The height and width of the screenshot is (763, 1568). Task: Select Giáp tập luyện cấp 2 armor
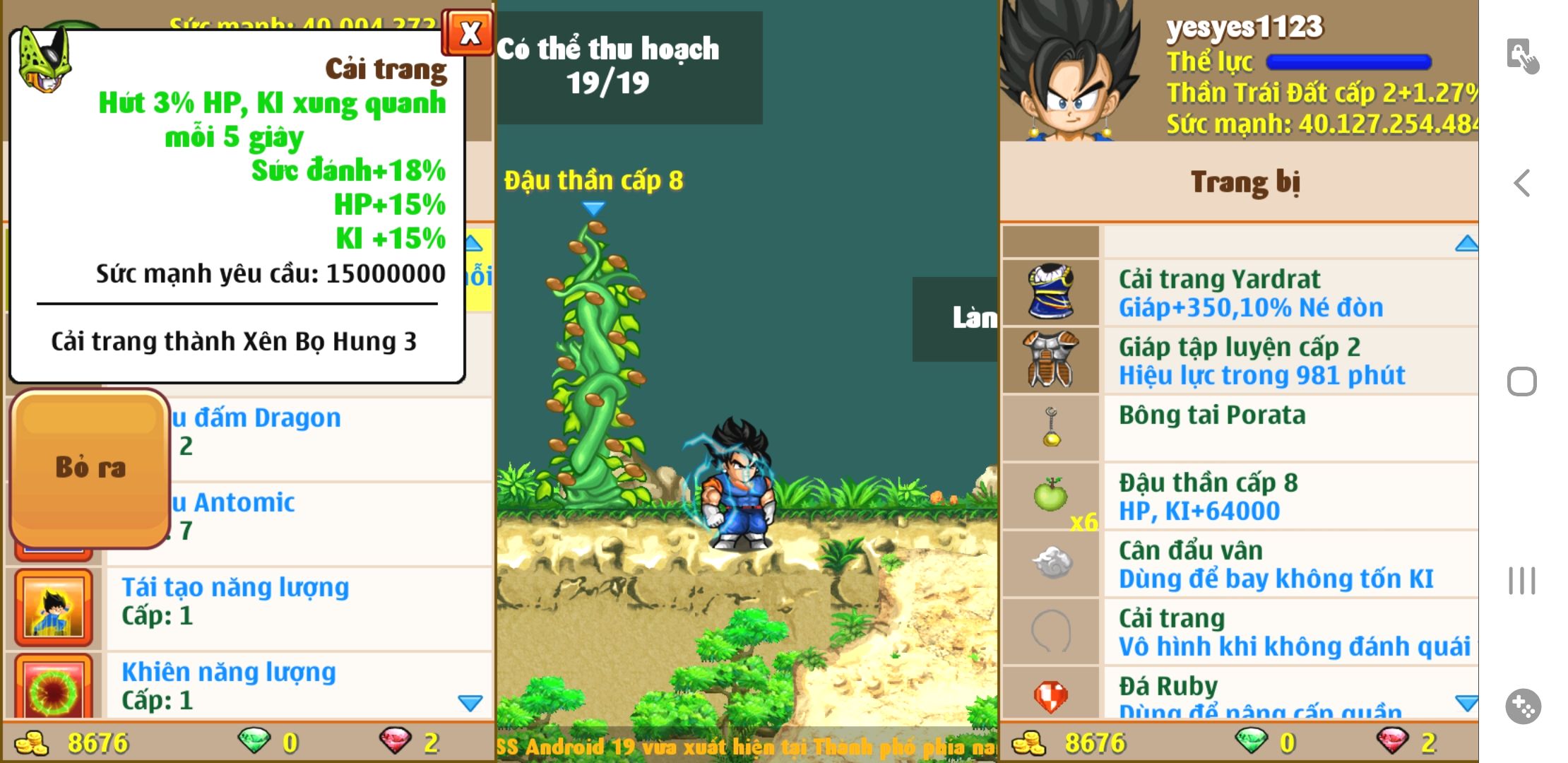click(1261, 360)
